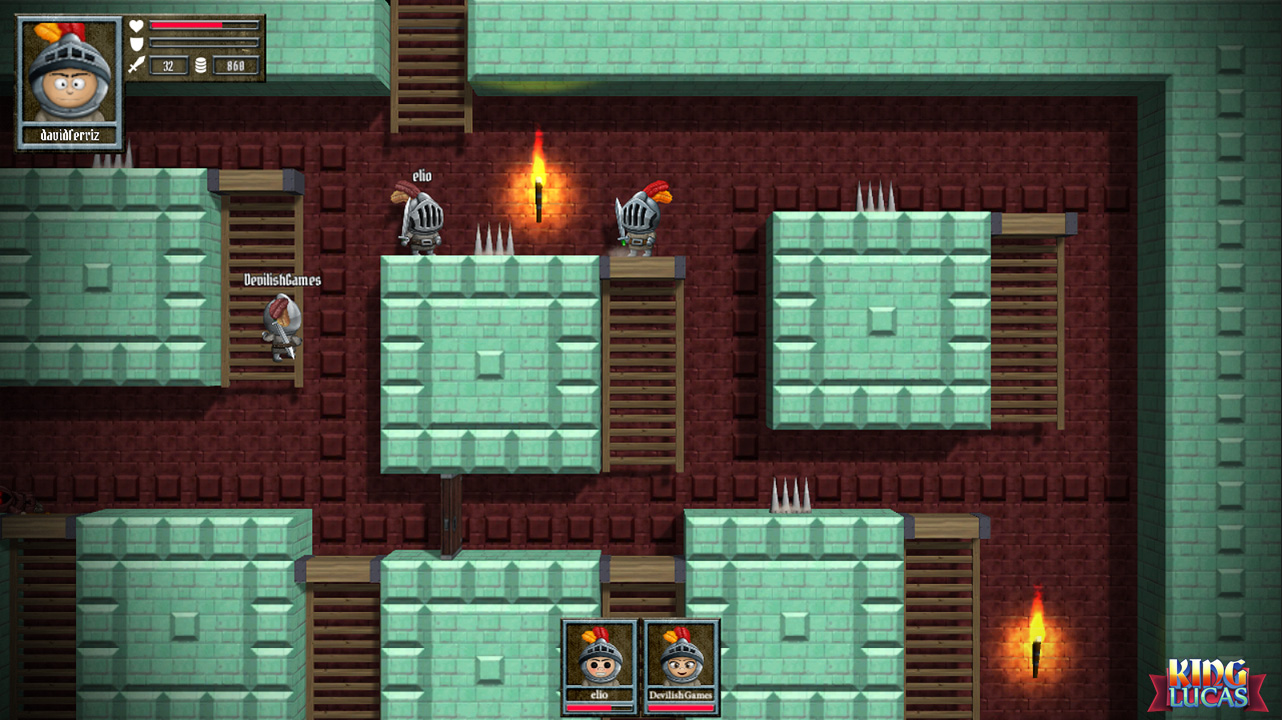
Task: Select the 860 coin counter field
Action: pos(238,65)
